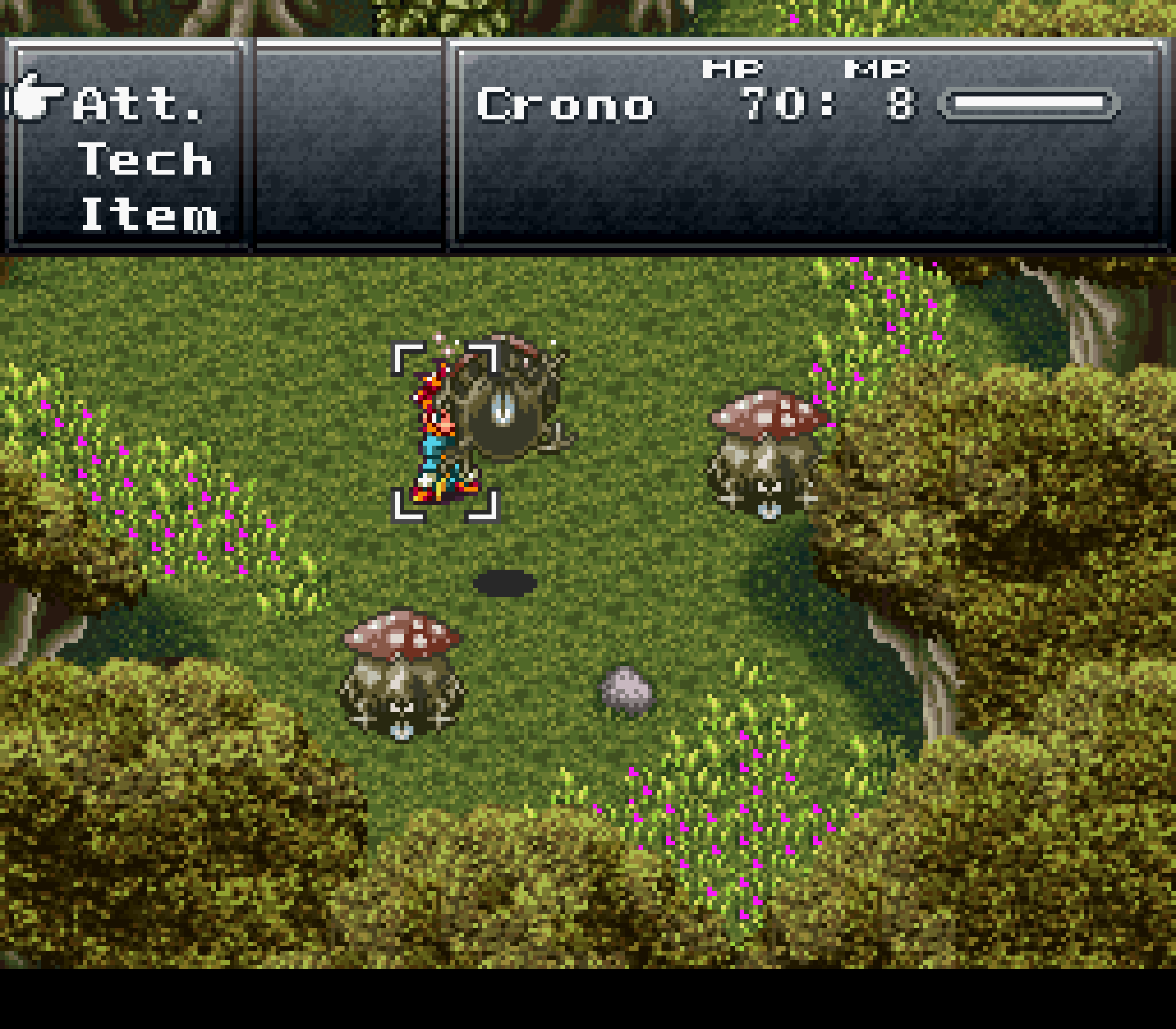This screenshot has width=1176, height=1029.
Task: Select the Att. battle command
Action: point(138,105)
